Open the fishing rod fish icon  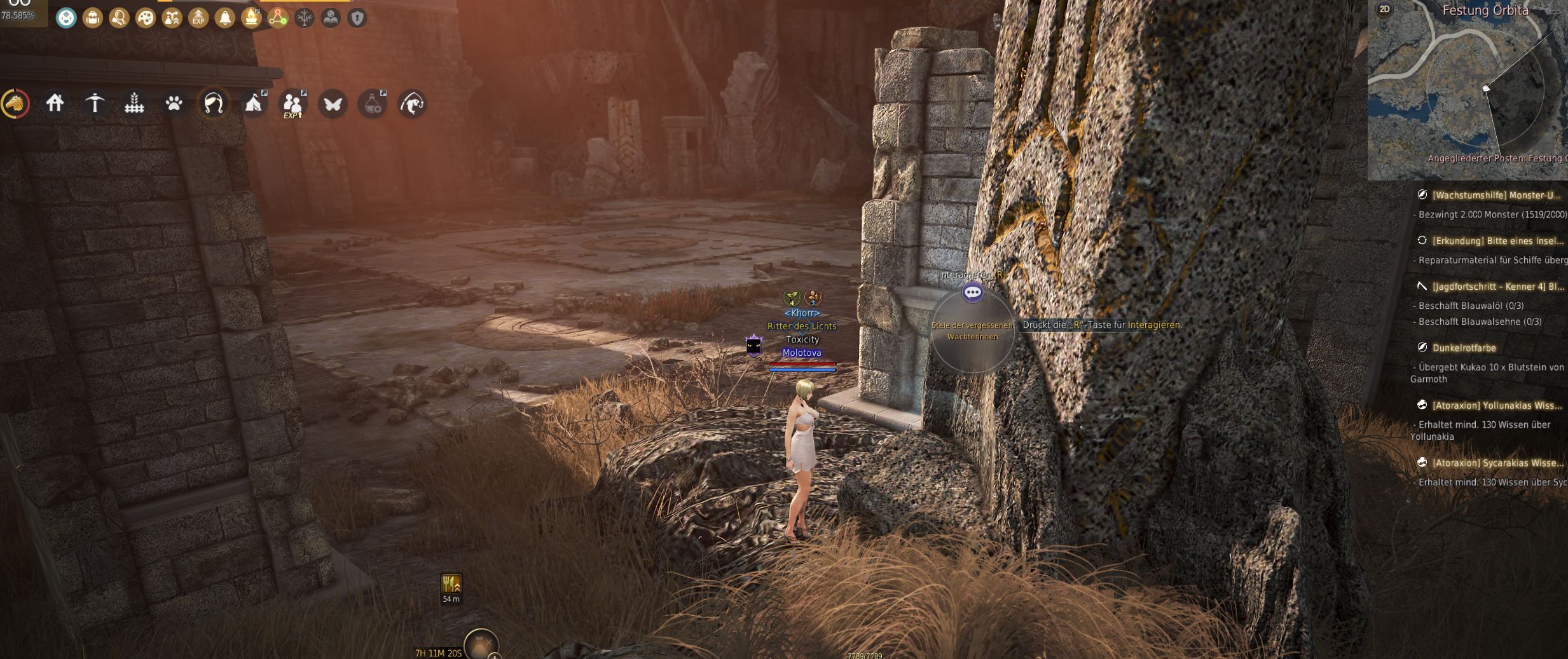(412, 103)
